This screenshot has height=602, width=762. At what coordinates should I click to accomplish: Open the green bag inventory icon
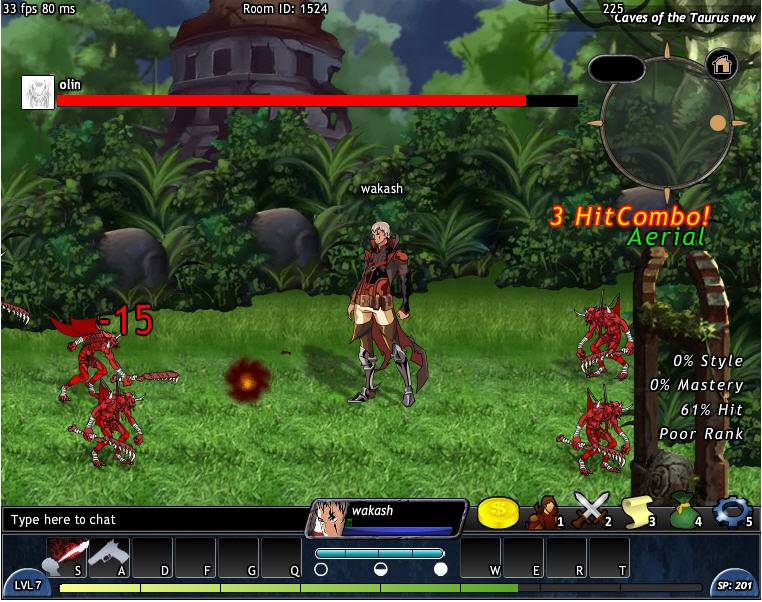point(682,512)
